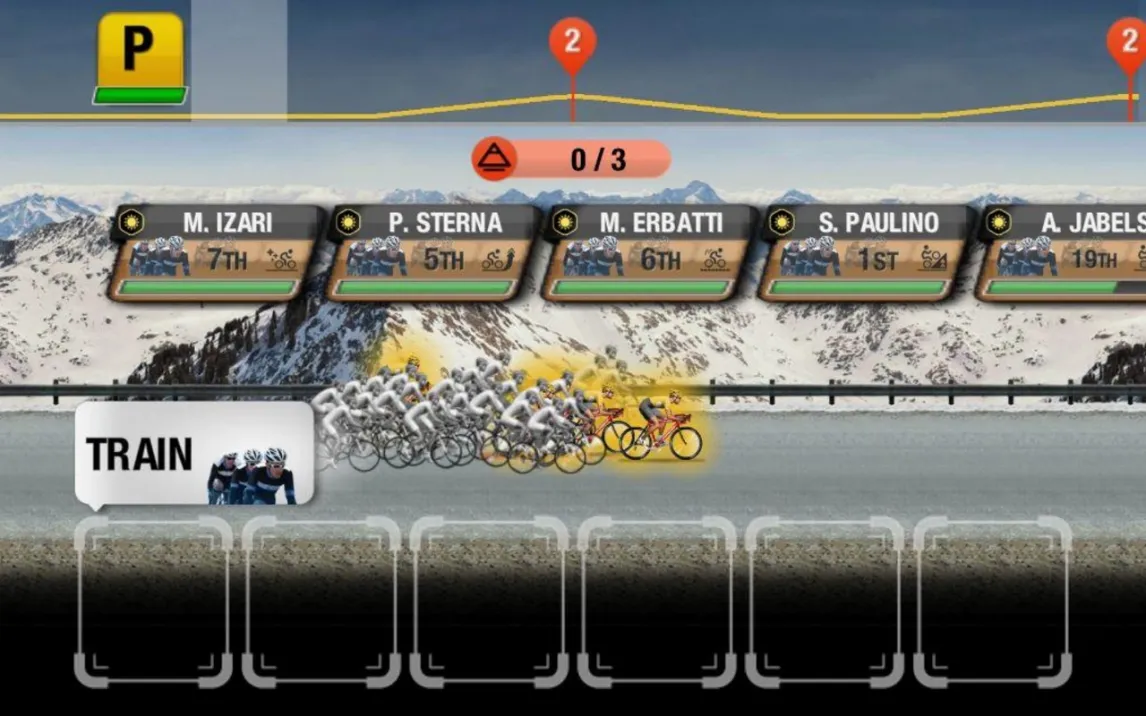Image resolution: width=1146 pixels, height=716 pixels.
Task: Select the M. Izari rider card
Action: click(214, 253)
